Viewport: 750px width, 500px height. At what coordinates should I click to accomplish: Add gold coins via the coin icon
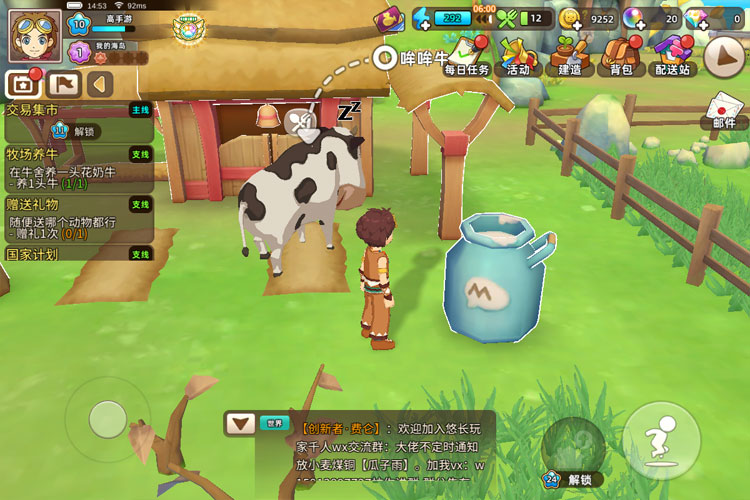[x=570, y=18]
